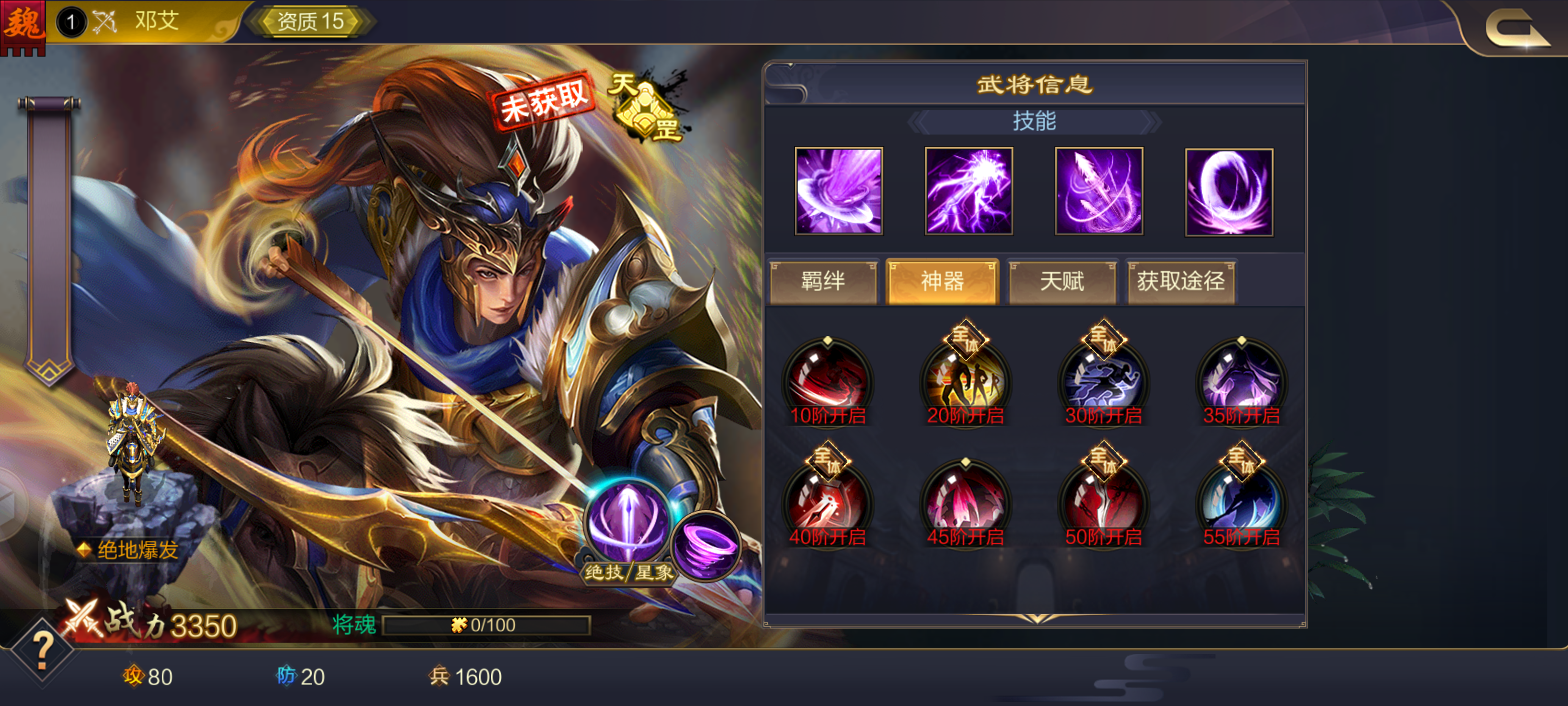Screen dimensions: 1568x706
Task: Click the 将魂 0/100 progress bar
Action: tap(487, 625)
